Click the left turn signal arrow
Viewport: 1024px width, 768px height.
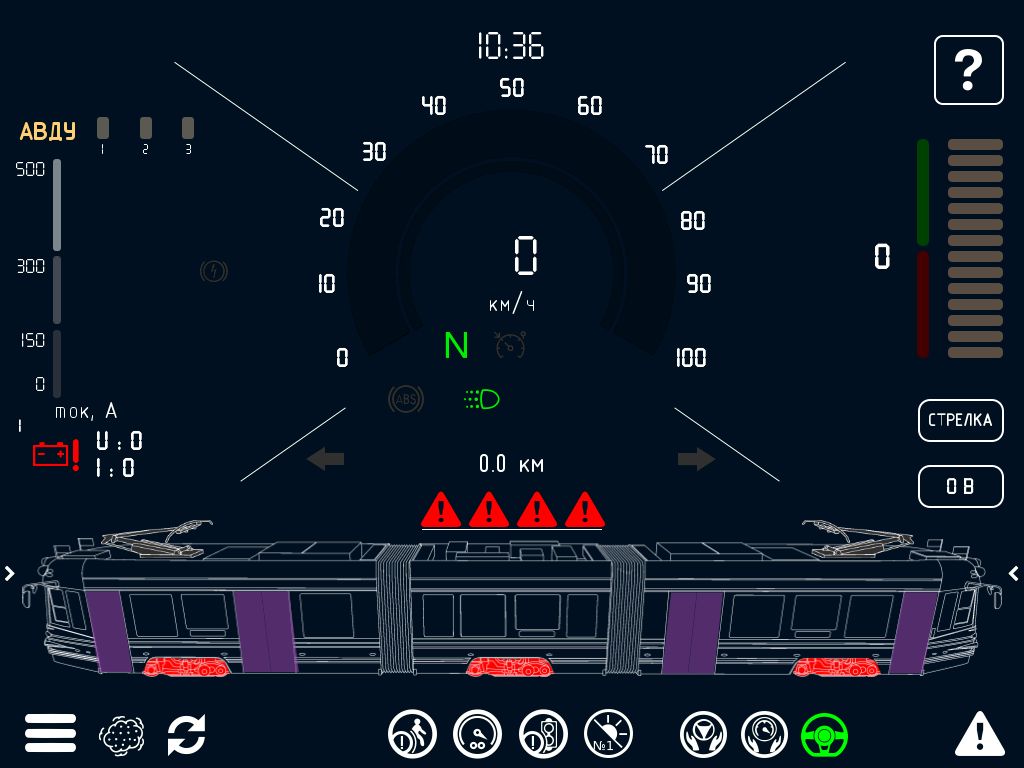pos(325,459)
